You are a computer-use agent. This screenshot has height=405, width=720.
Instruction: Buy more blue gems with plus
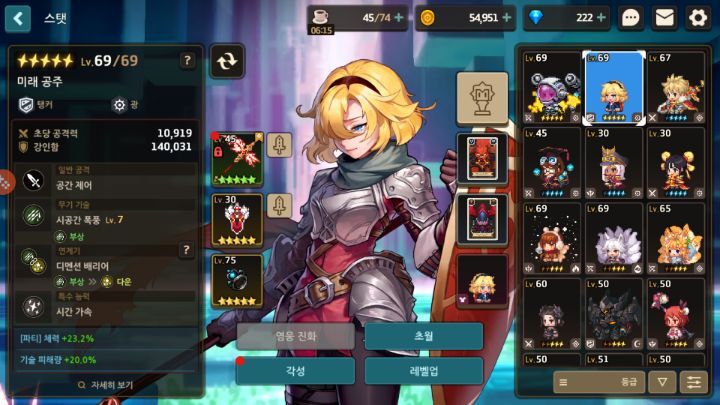pos(600,17)
